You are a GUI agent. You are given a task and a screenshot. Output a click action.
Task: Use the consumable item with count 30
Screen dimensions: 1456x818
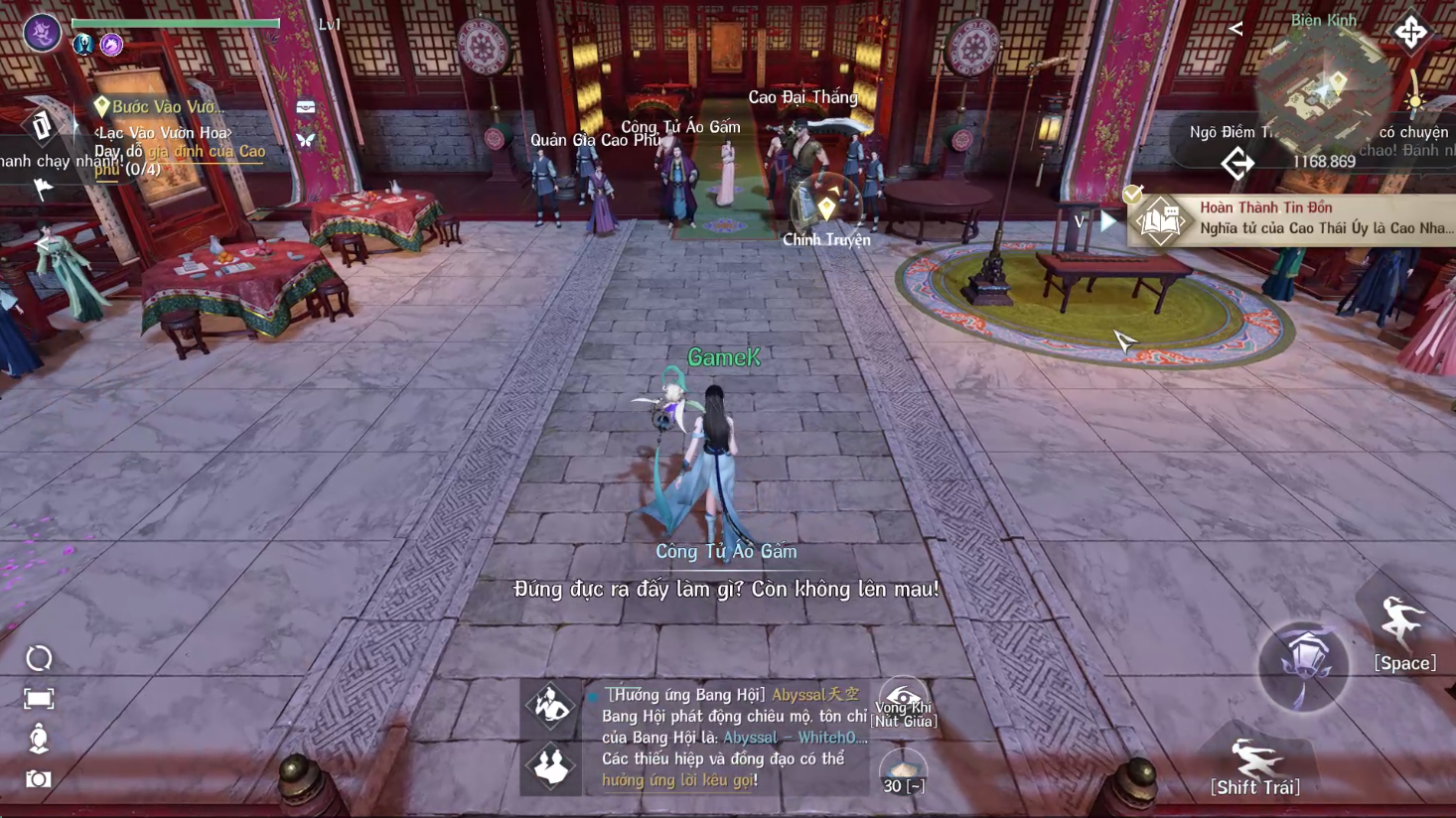pos(903,771)
